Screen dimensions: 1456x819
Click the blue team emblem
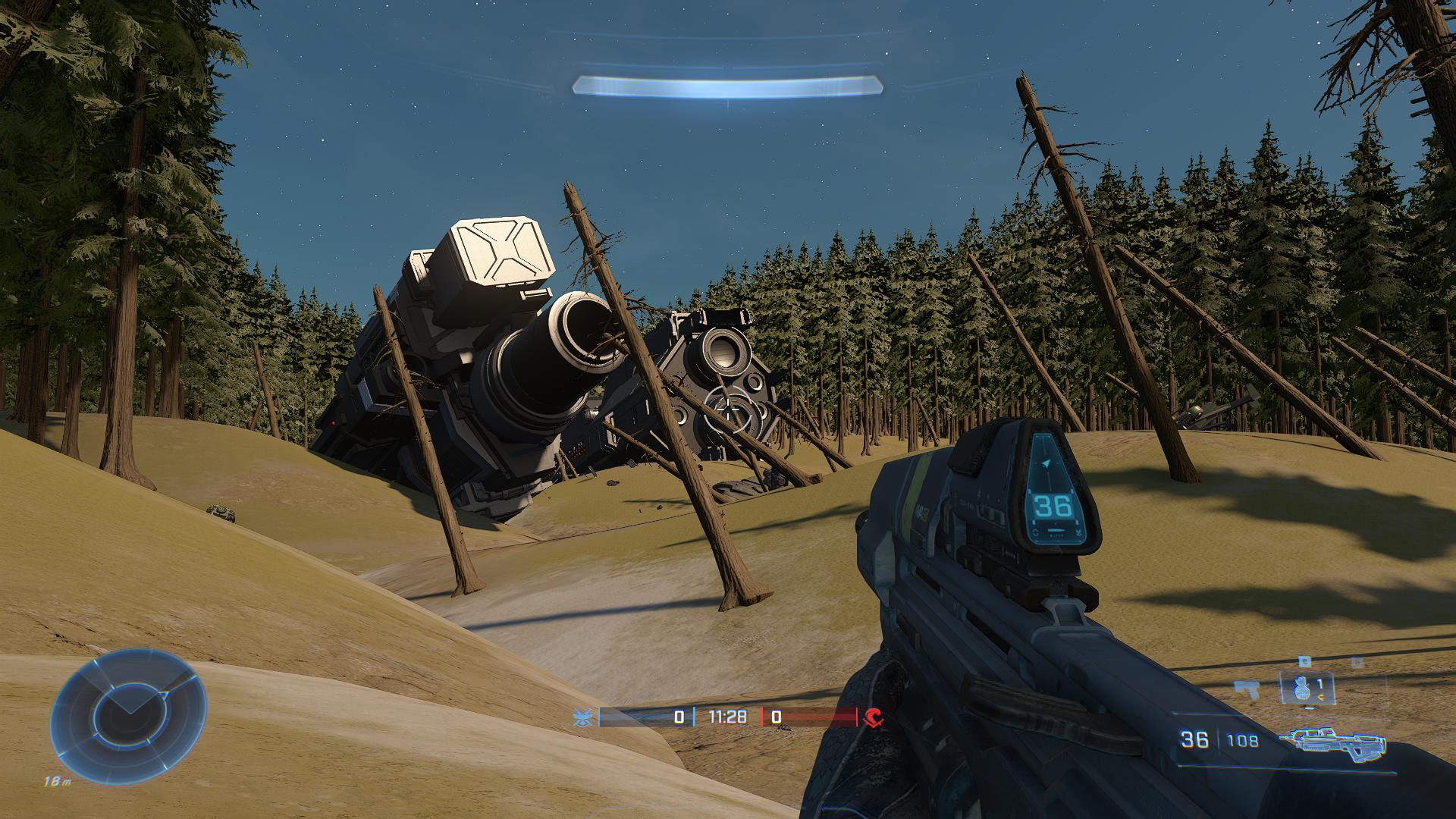pos(585,717)
